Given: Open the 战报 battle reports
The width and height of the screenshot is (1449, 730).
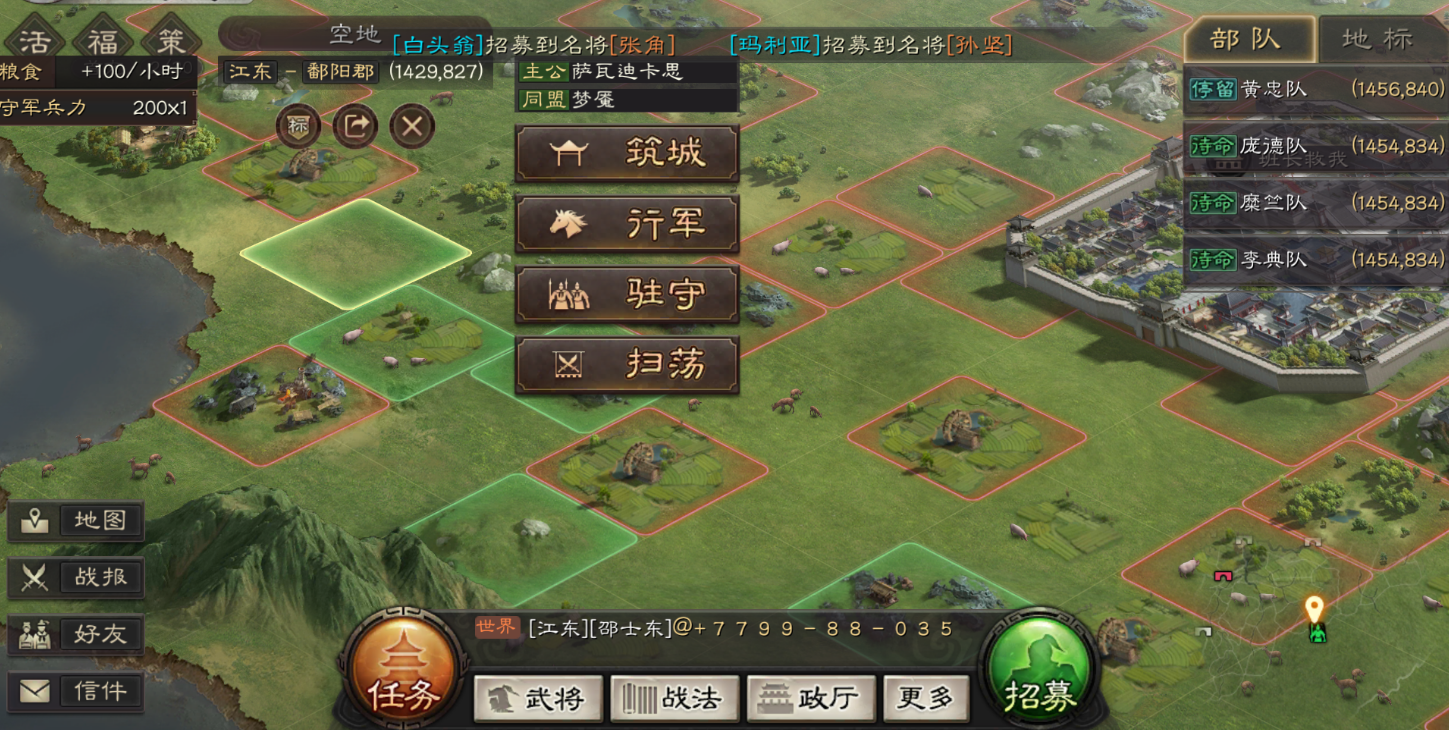Looking at the screenshot, I should [x=77, y=577].
